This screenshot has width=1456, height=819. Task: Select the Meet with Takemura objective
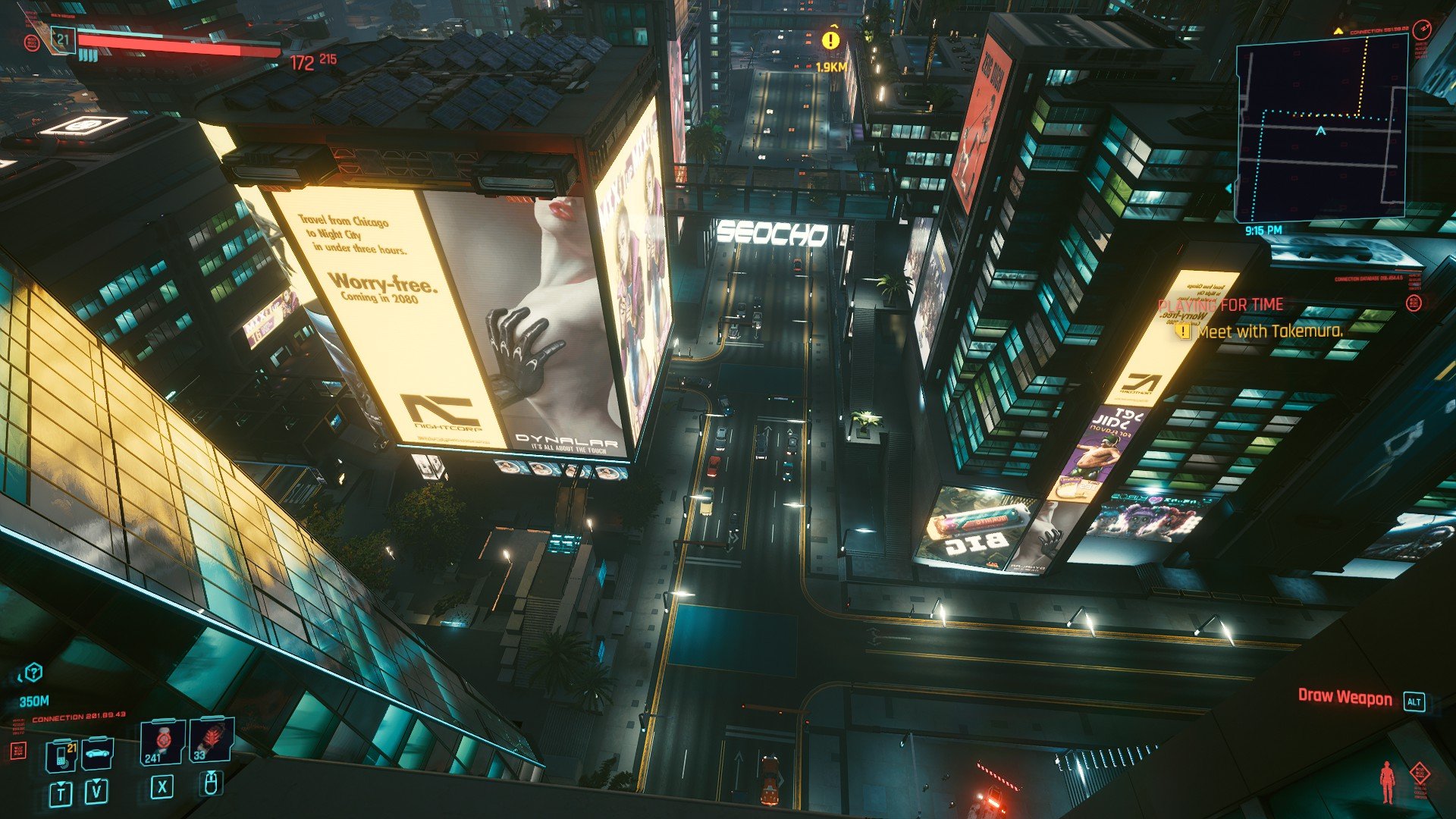click(1269, 331)
